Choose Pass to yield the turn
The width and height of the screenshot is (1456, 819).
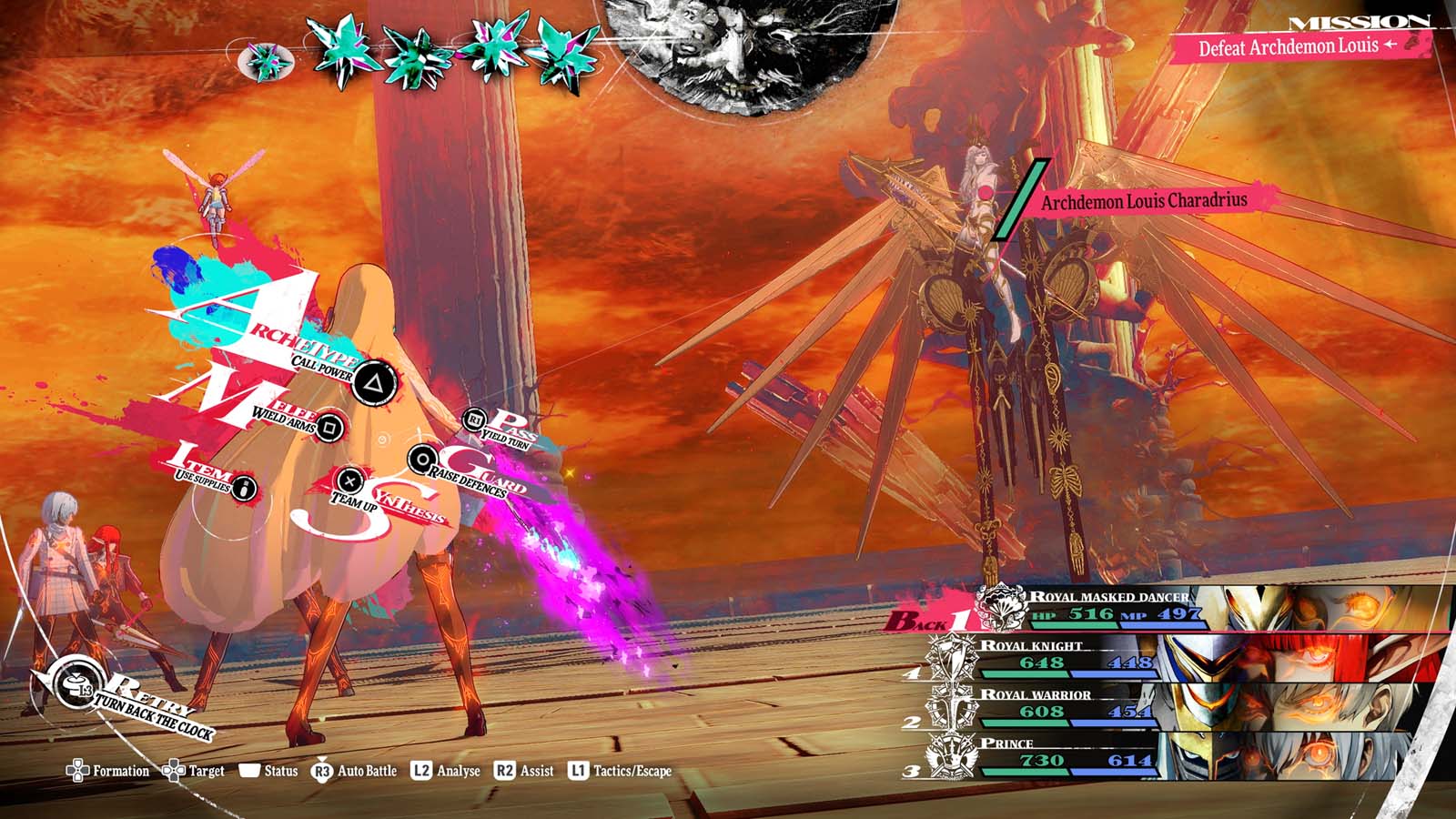[474, 420]
